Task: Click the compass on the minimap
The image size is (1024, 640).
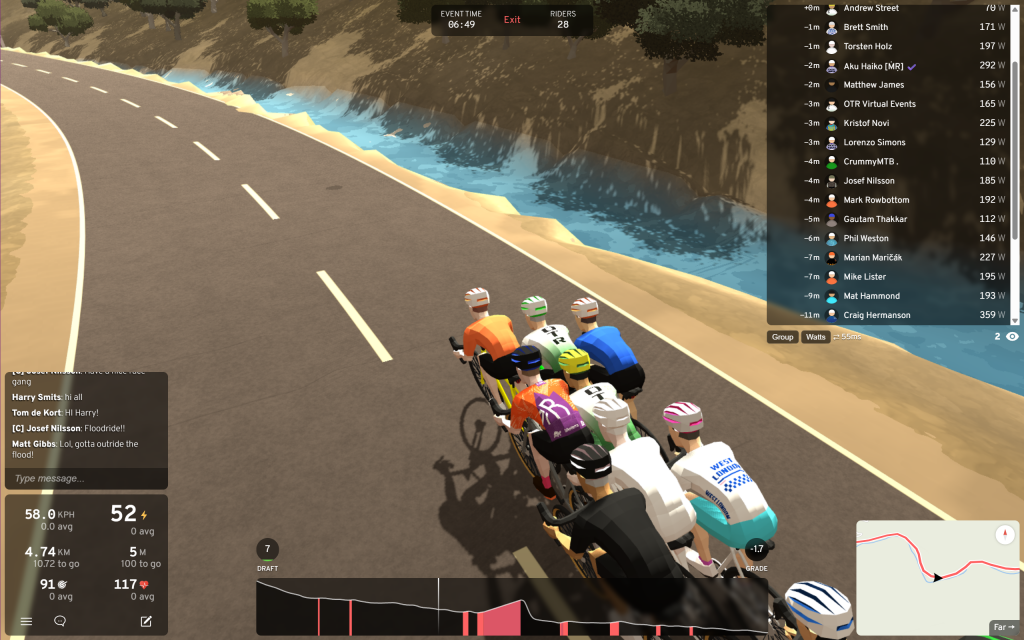Action: (x=1006, y=535)
